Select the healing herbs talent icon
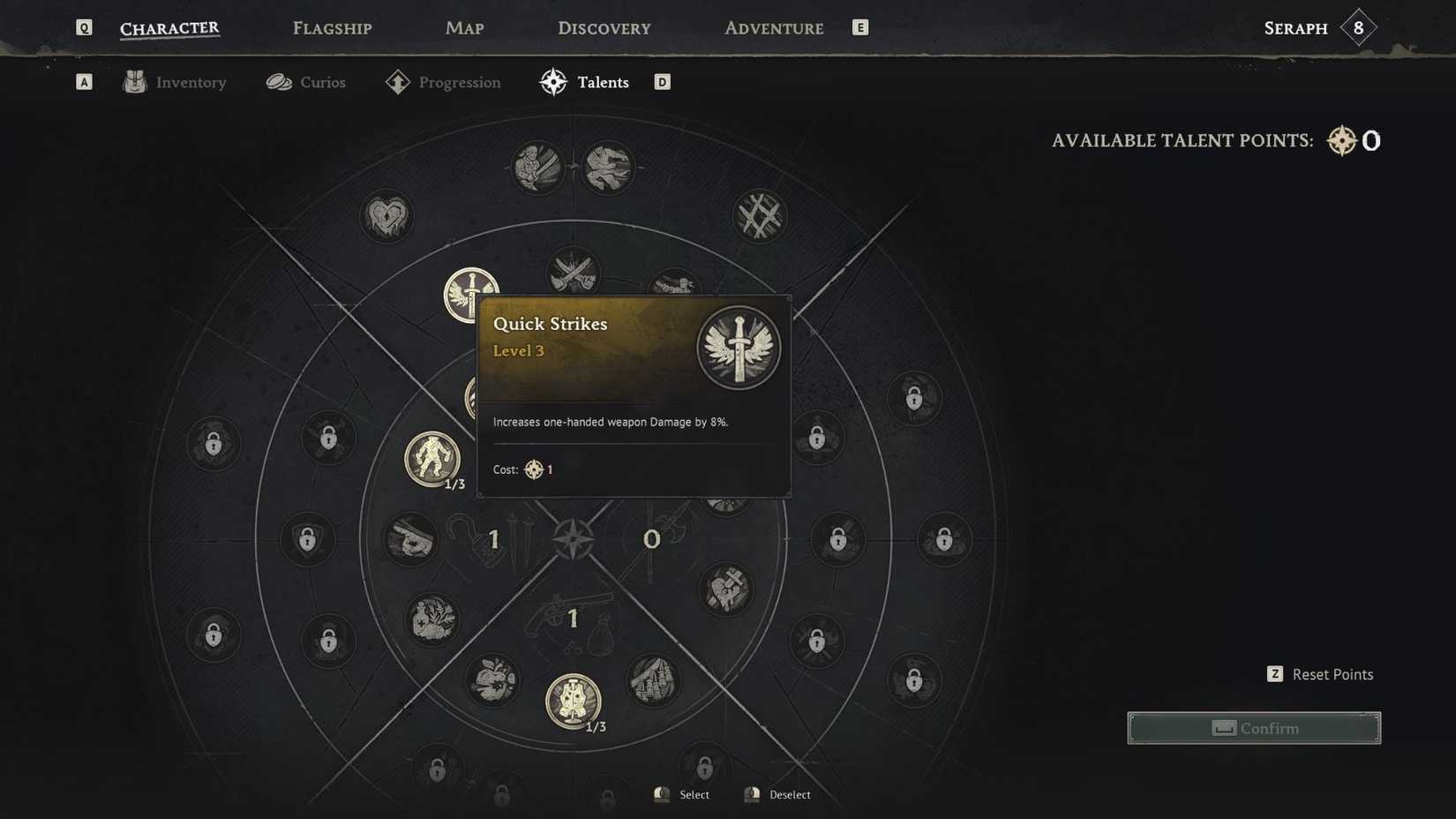Viewport: 1456px width, 819px height. pyautogui.click(x=432, y=620)
